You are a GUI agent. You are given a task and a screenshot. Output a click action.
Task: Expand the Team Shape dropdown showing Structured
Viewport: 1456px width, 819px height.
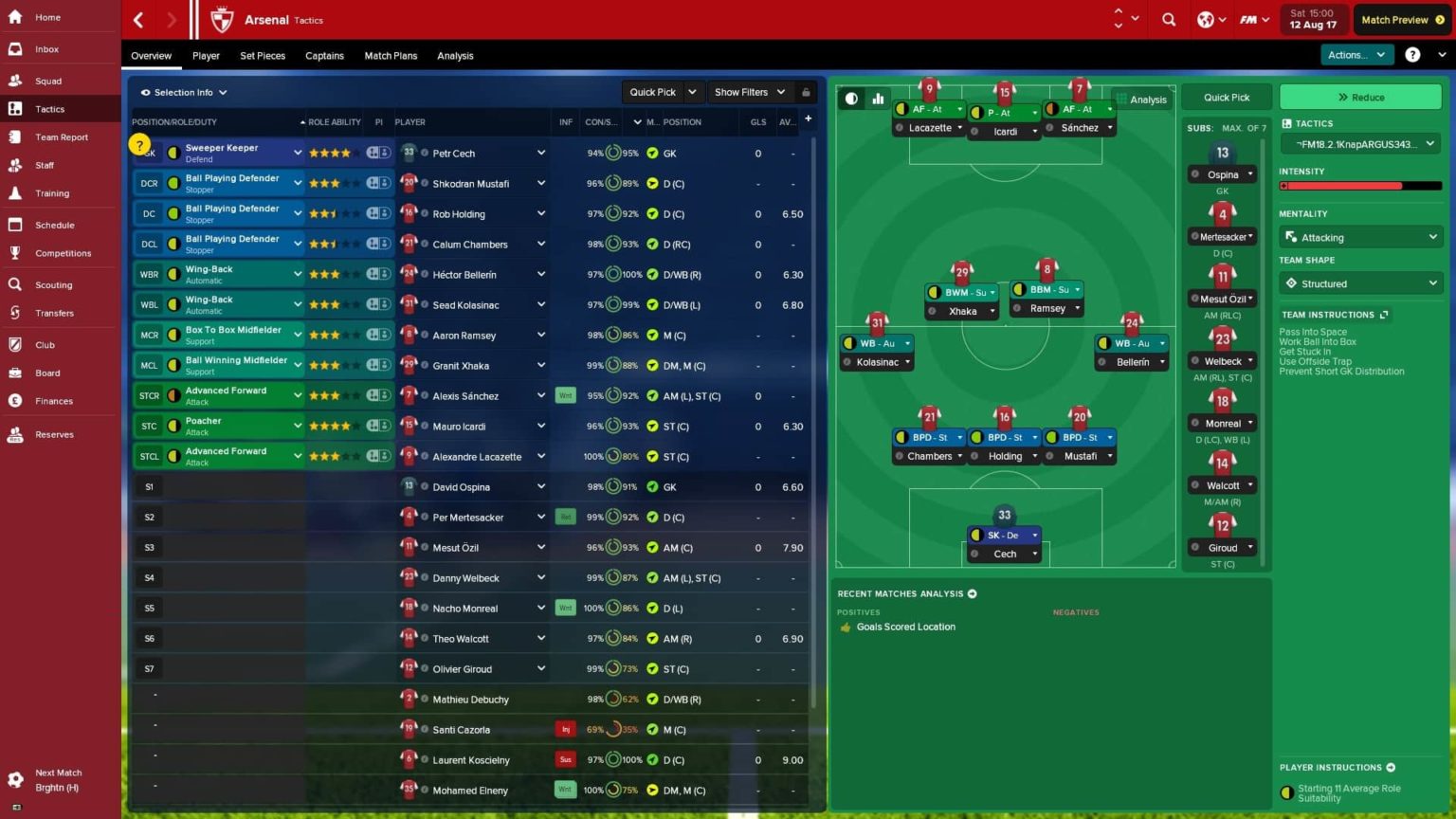click(x=1360, y=282)
